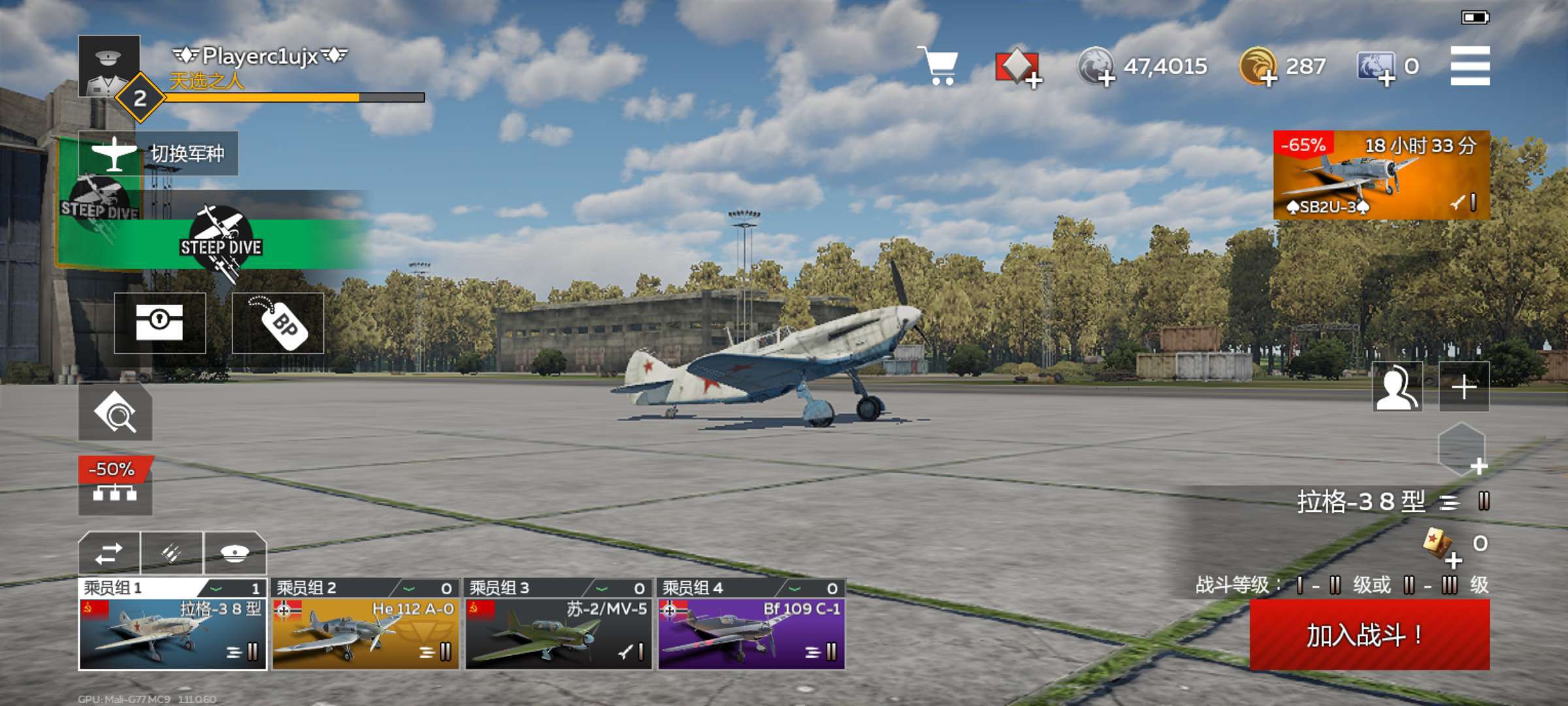Click the player avatar portrait
Image resolution: width=1568 pixels, height=706 pixels.
tap(109, 67)
